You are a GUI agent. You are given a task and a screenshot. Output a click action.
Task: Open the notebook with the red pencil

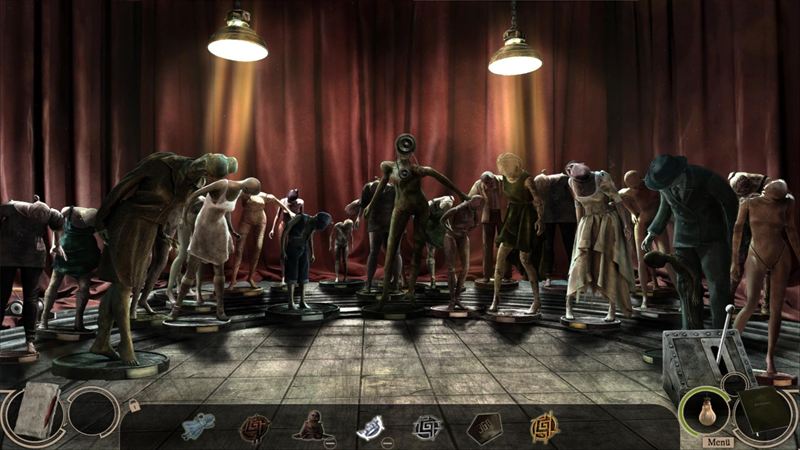coord(37,410)
